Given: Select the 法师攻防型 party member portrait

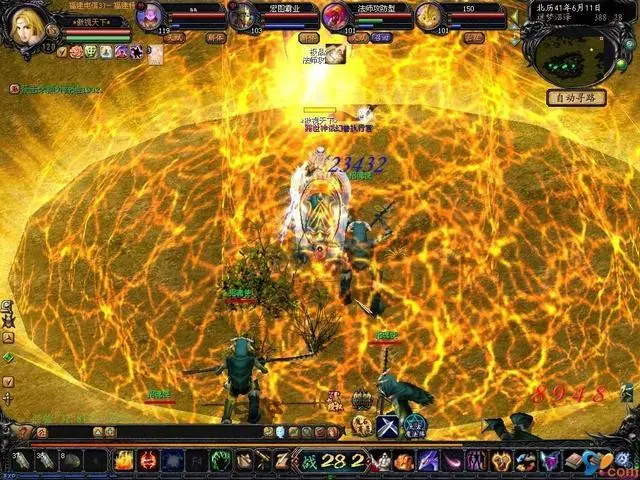Looking at the screenshot, I should [335, 17].
